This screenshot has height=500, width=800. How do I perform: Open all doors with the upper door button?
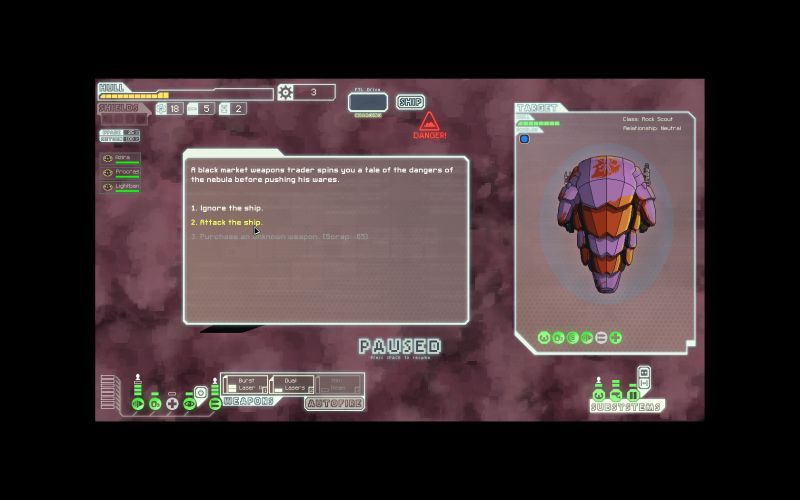point(644,373)
